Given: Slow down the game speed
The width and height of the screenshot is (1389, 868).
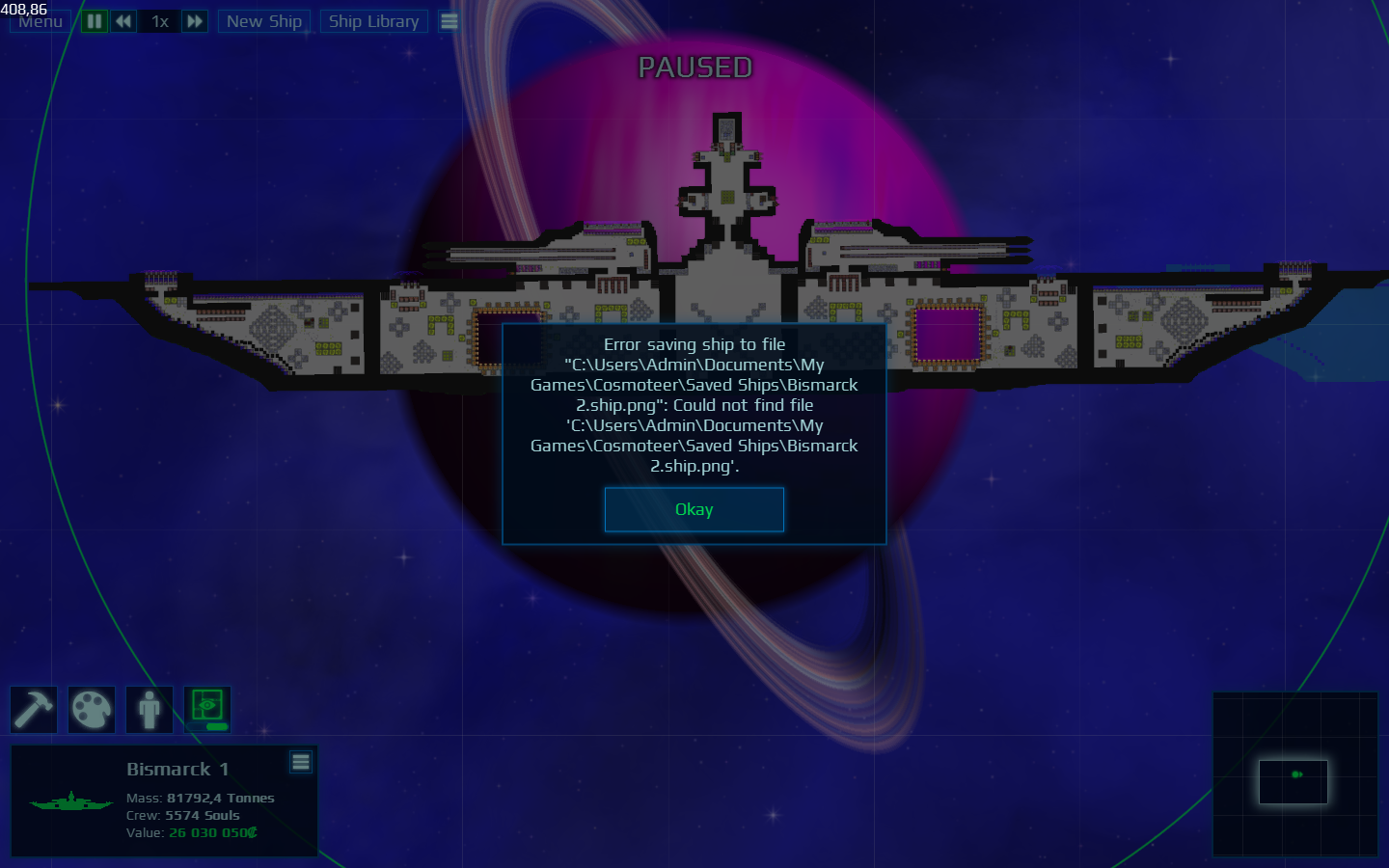Looking at the screenshot, I should click(x=123, y=21).
